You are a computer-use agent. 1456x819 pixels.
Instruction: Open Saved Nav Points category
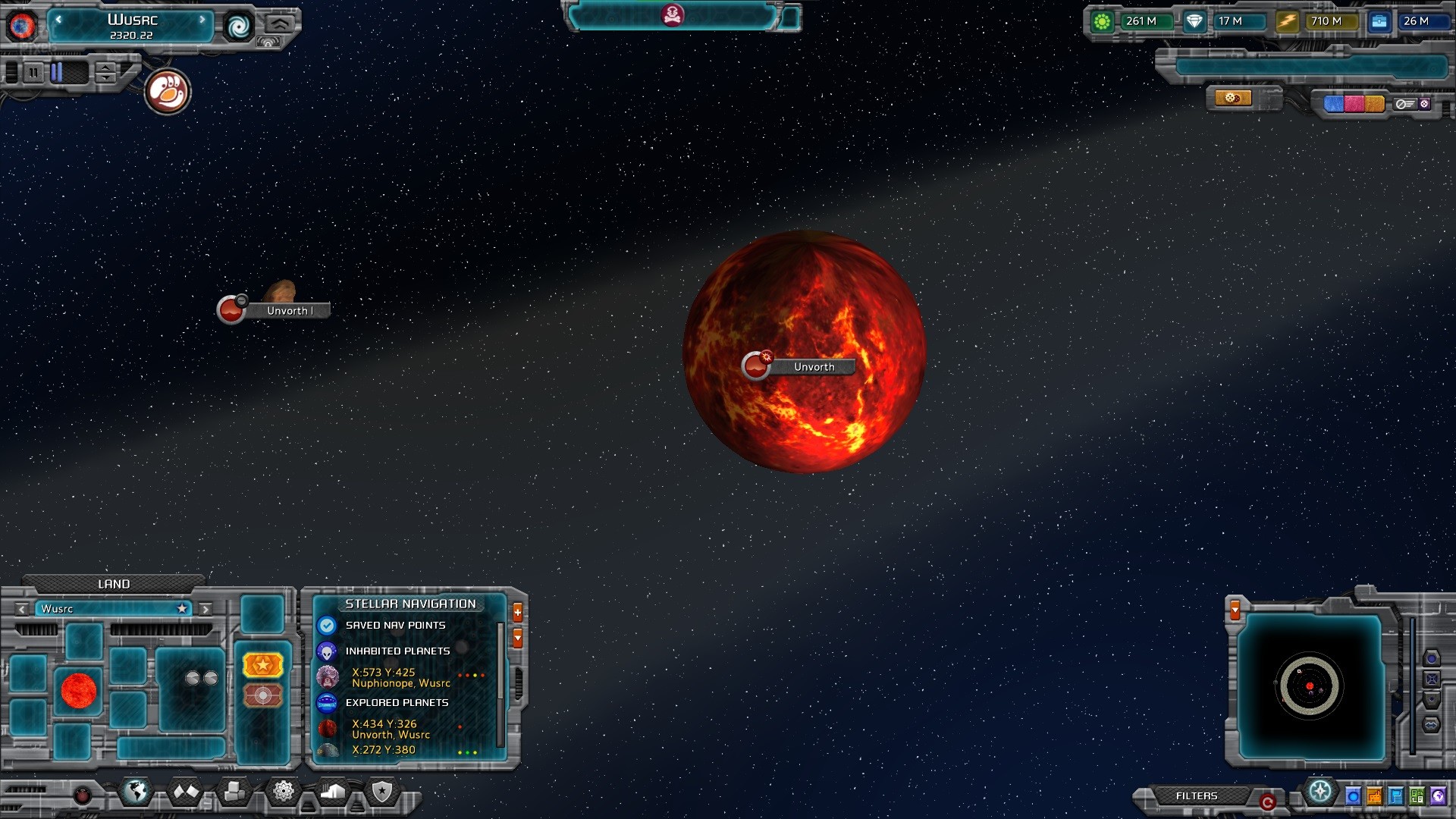395,626
